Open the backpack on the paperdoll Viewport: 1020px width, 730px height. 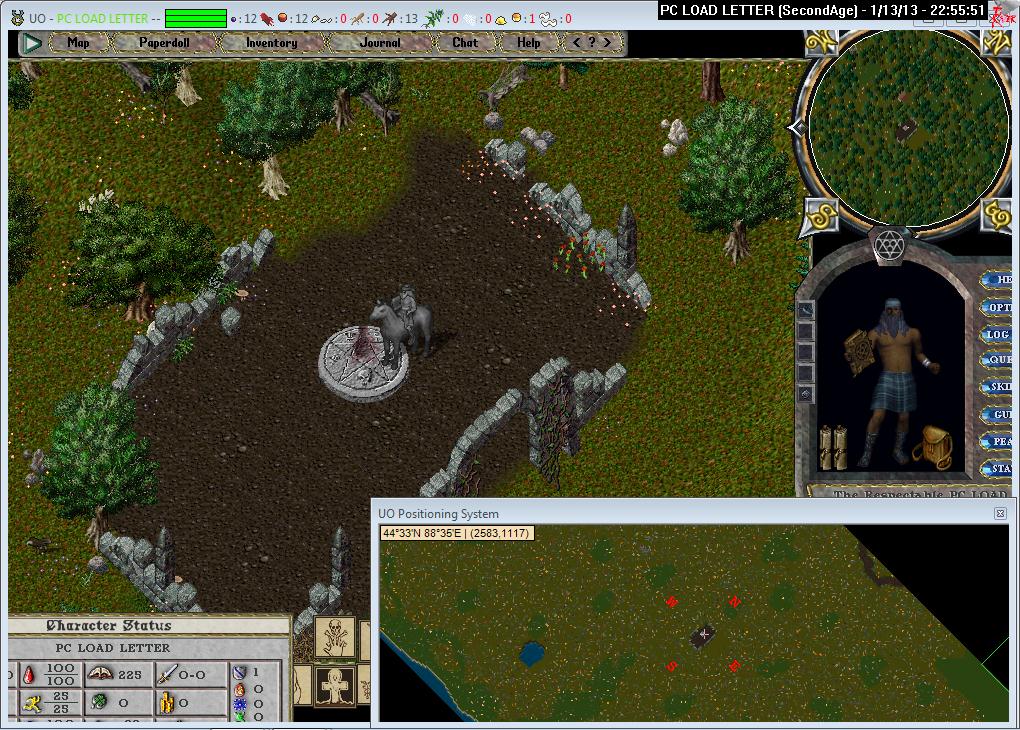point(931,447)
